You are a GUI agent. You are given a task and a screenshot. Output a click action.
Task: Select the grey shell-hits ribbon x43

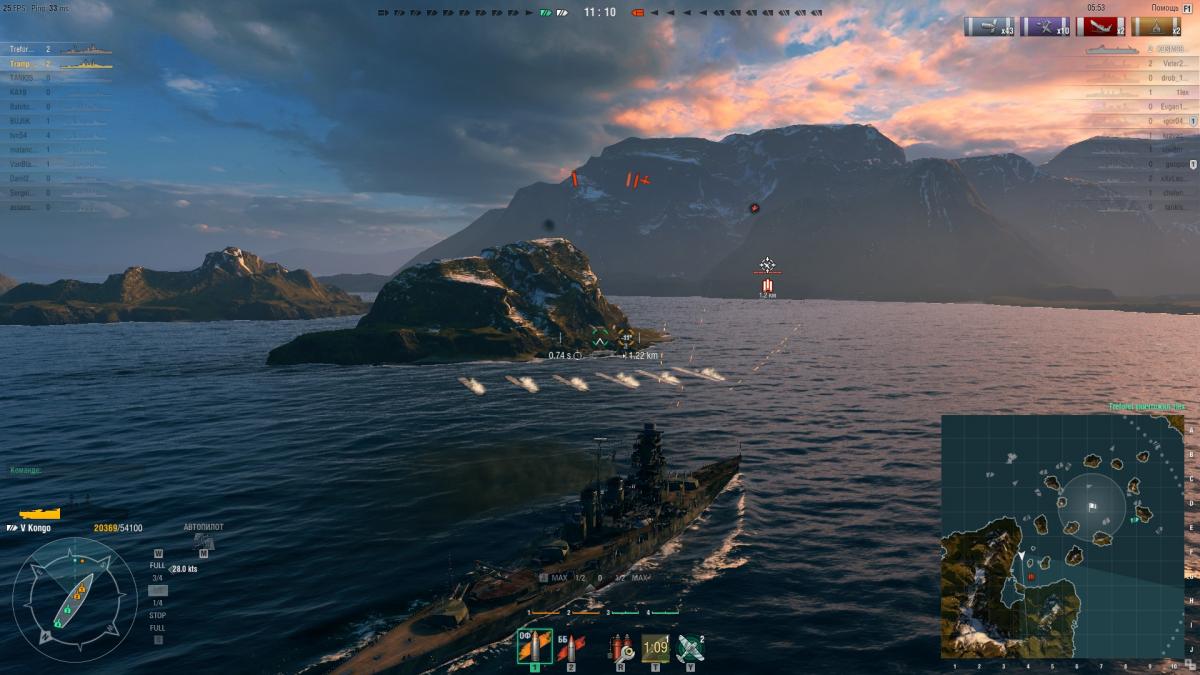pos(988,27)
